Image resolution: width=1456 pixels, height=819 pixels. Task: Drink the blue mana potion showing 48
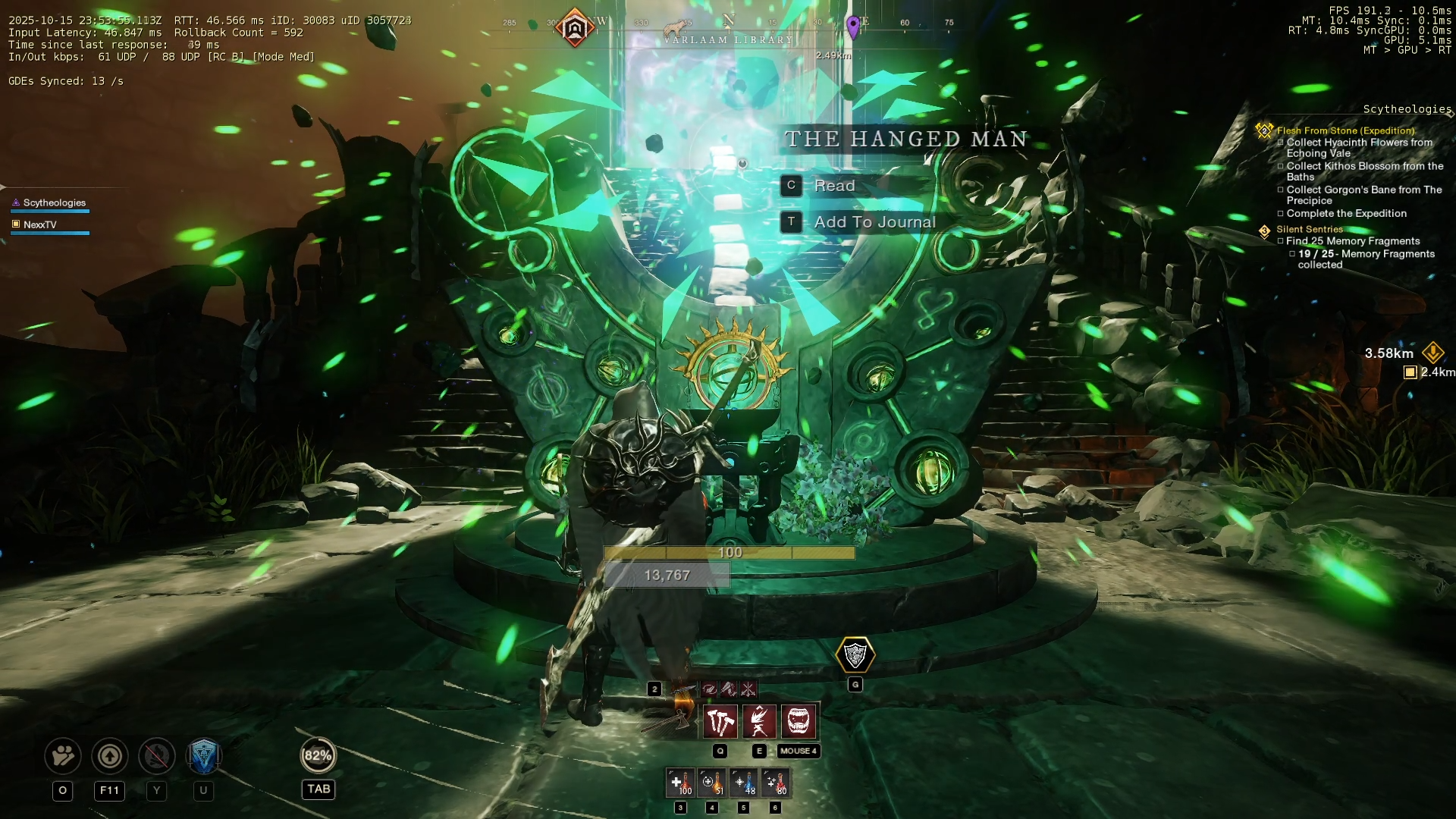(744, 783)
